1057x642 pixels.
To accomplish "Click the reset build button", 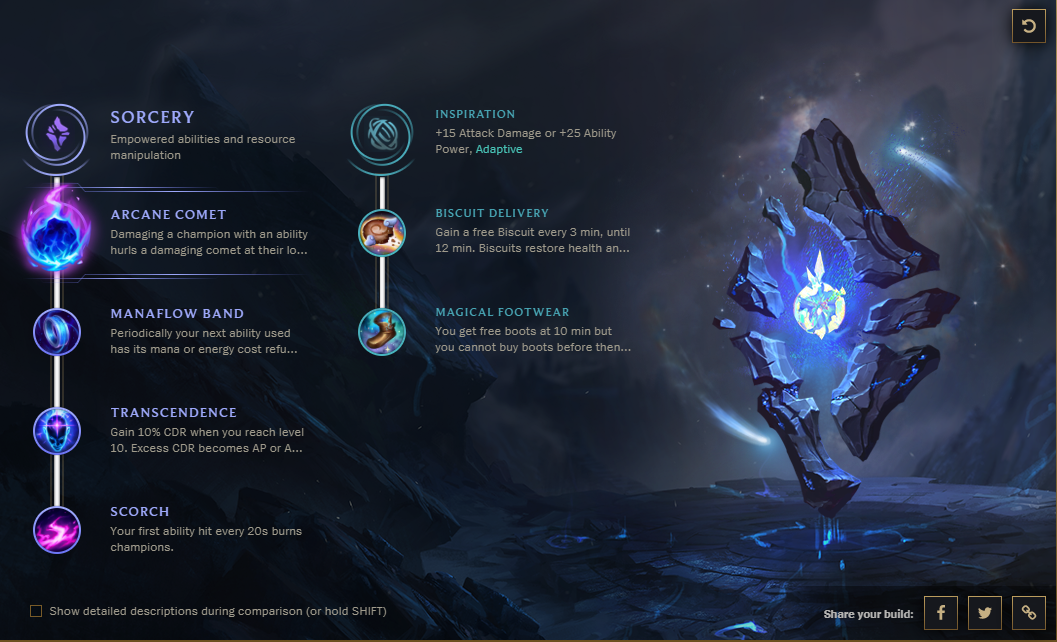I will [x=1028, y=26].
